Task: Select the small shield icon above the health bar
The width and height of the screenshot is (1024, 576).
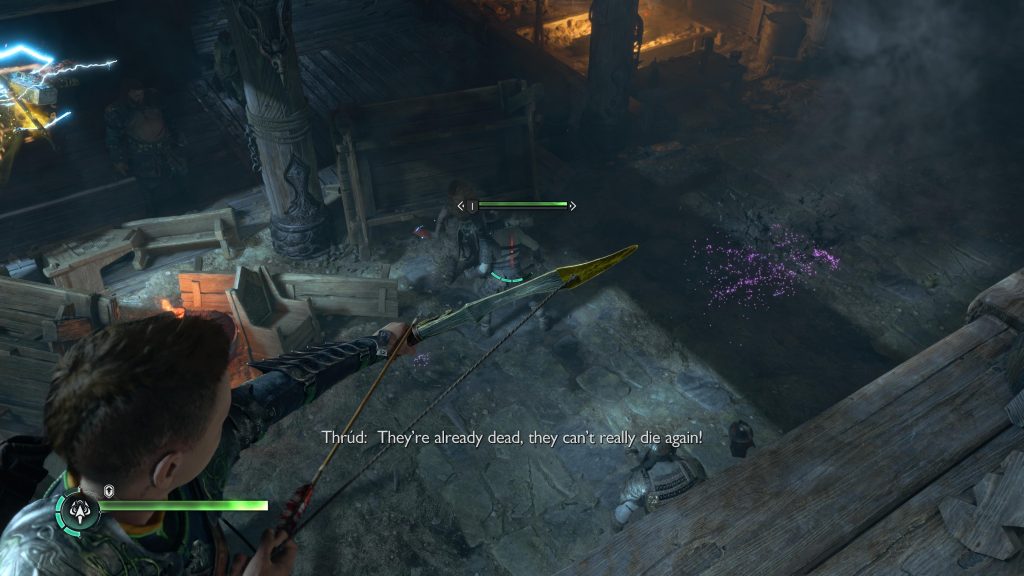Action: tap(108, 490)
